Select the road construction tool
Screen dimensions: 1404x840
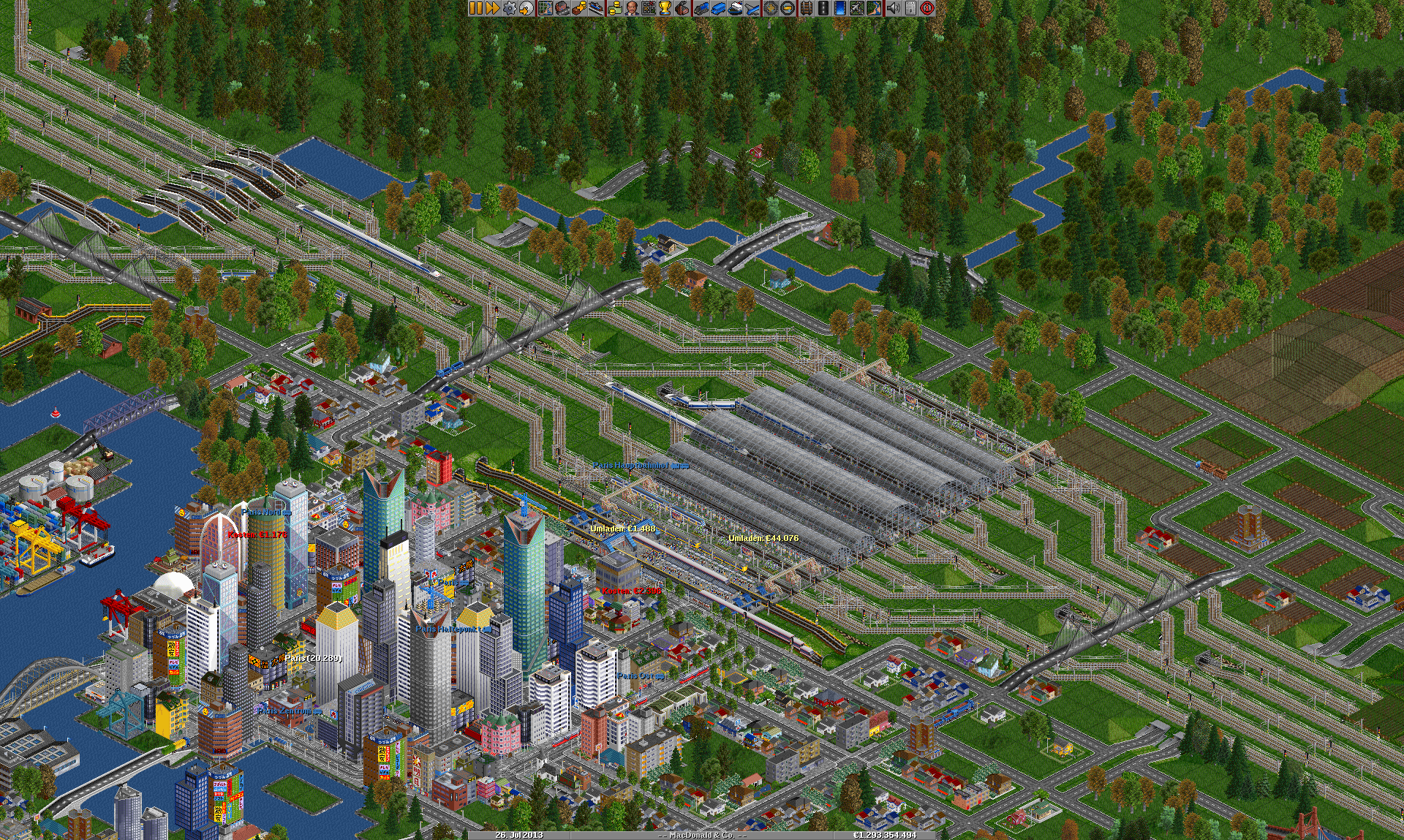pyautogui.click(x=823, y=8)
